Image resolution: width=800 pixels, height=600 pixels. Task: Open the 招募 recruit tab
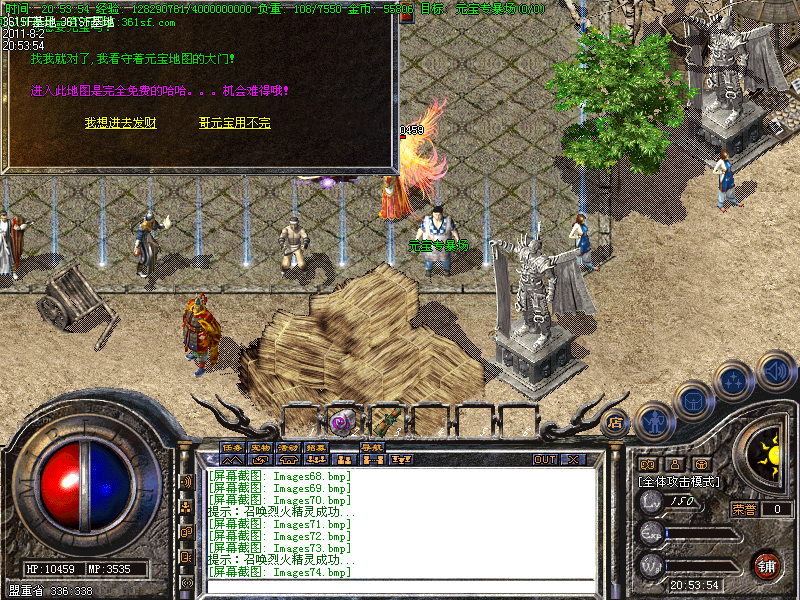(317, 447)
